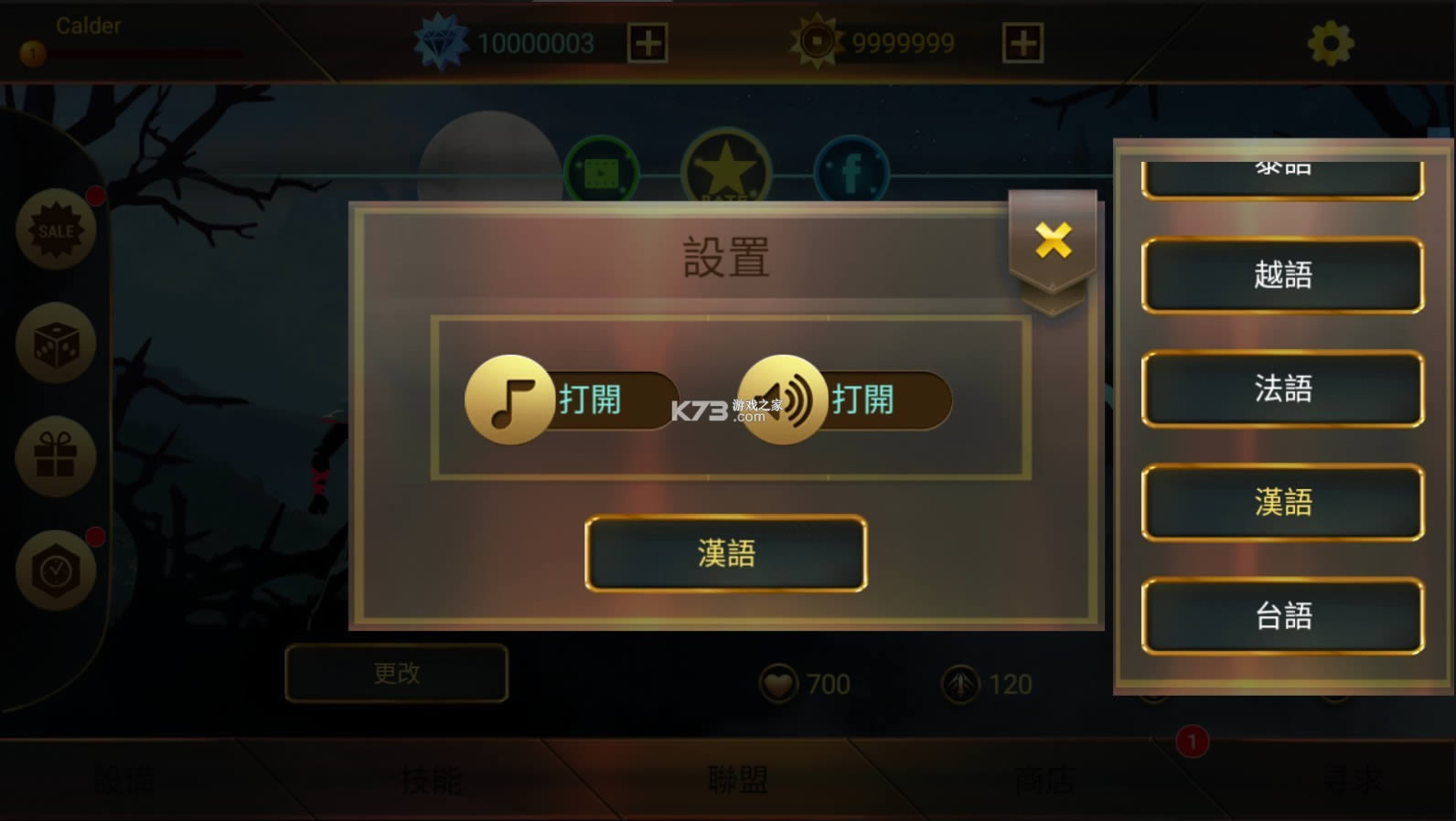Open the dice lucky roll icon
1456x821 pixels.
tap(57, 344)
